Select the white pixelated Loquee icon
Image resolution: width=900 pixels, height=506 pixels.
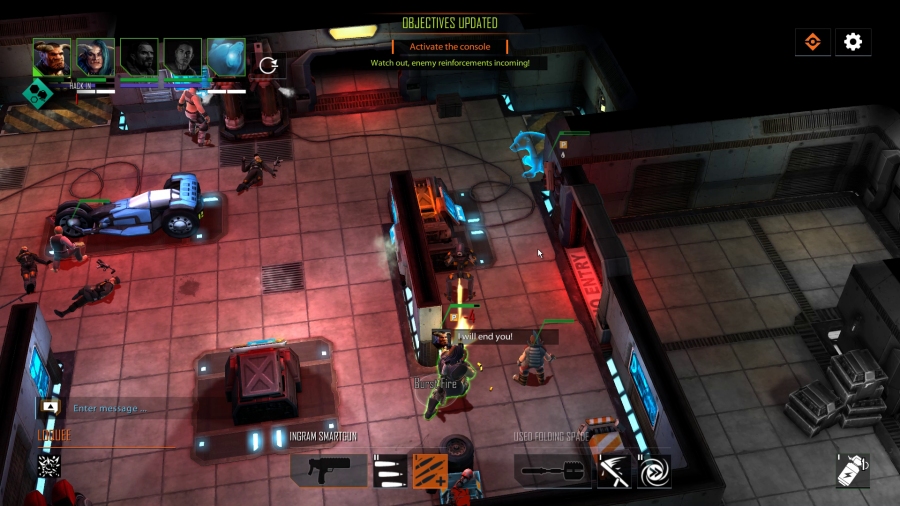click(x=50, y=464)
